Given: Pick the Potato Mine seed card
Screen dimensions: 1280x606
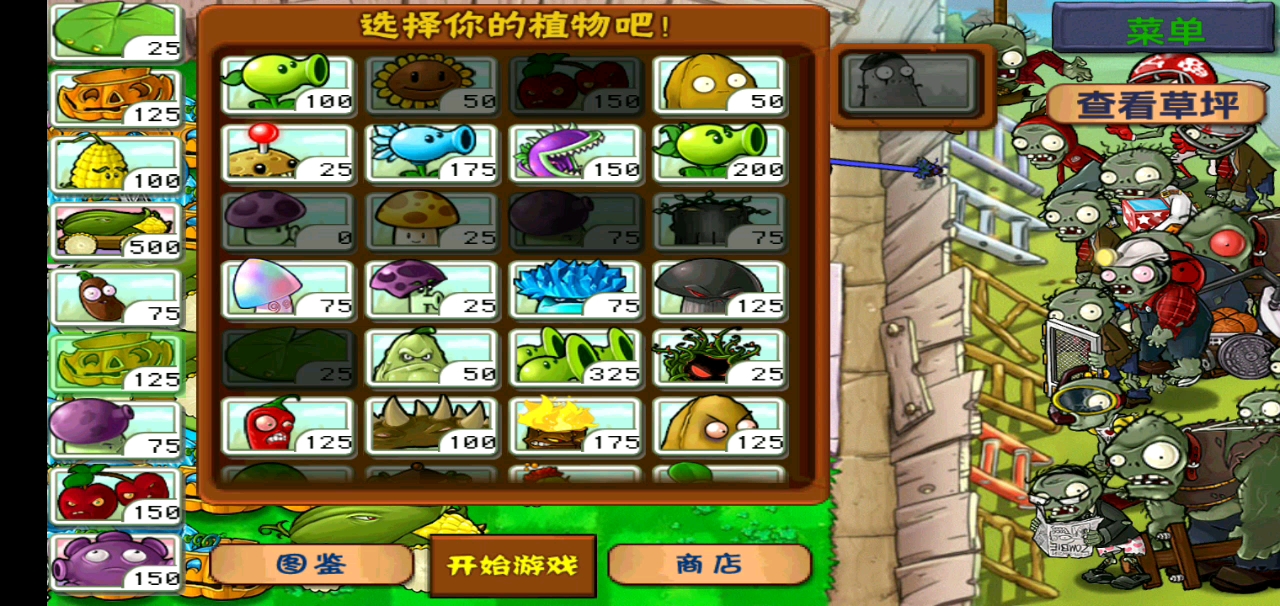Looking at the screenshot, I should [x=288, y=152].
